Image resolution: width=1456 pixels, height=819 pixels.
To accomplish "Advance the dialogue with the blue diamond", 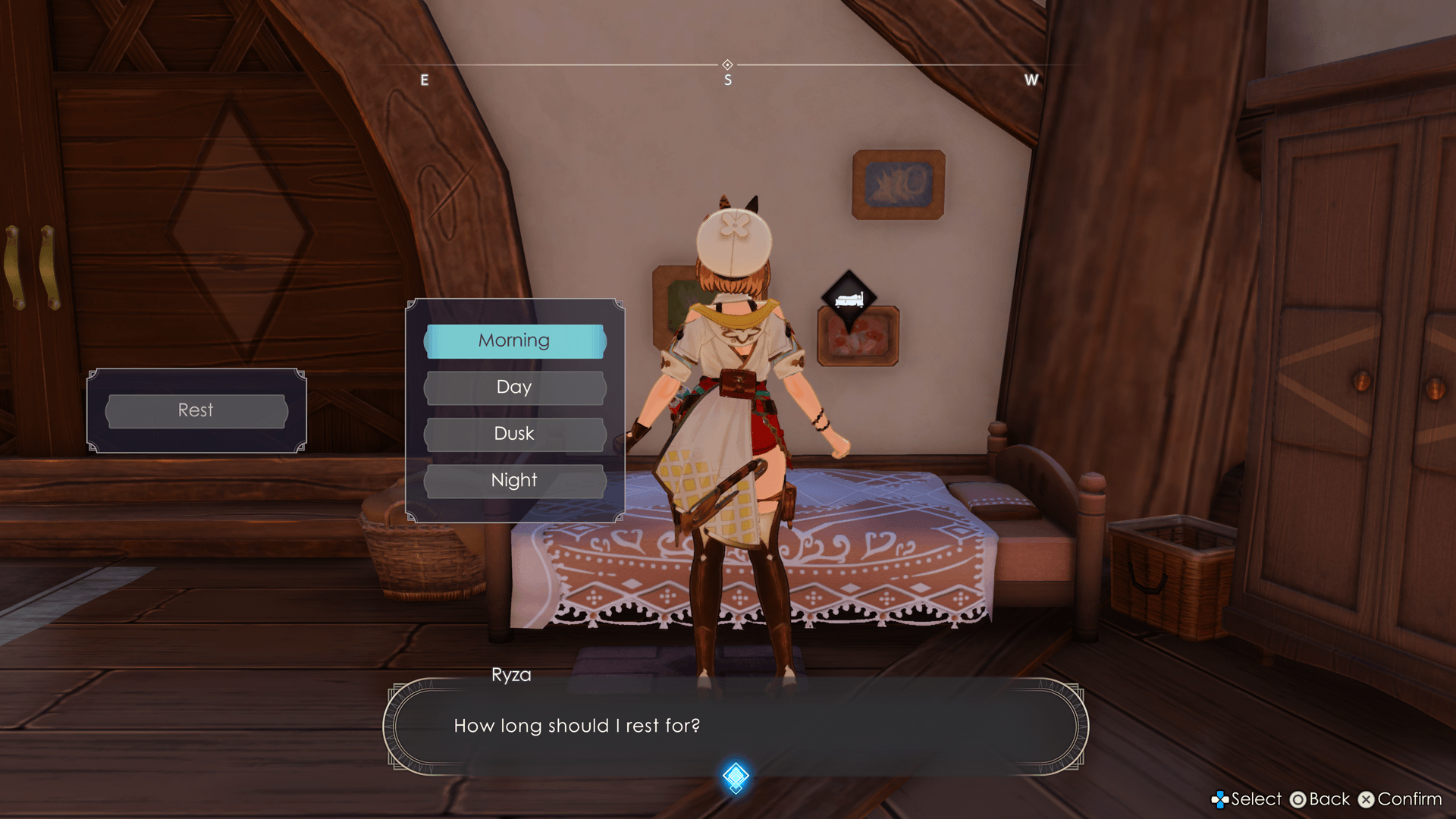I will coord(735,777).
